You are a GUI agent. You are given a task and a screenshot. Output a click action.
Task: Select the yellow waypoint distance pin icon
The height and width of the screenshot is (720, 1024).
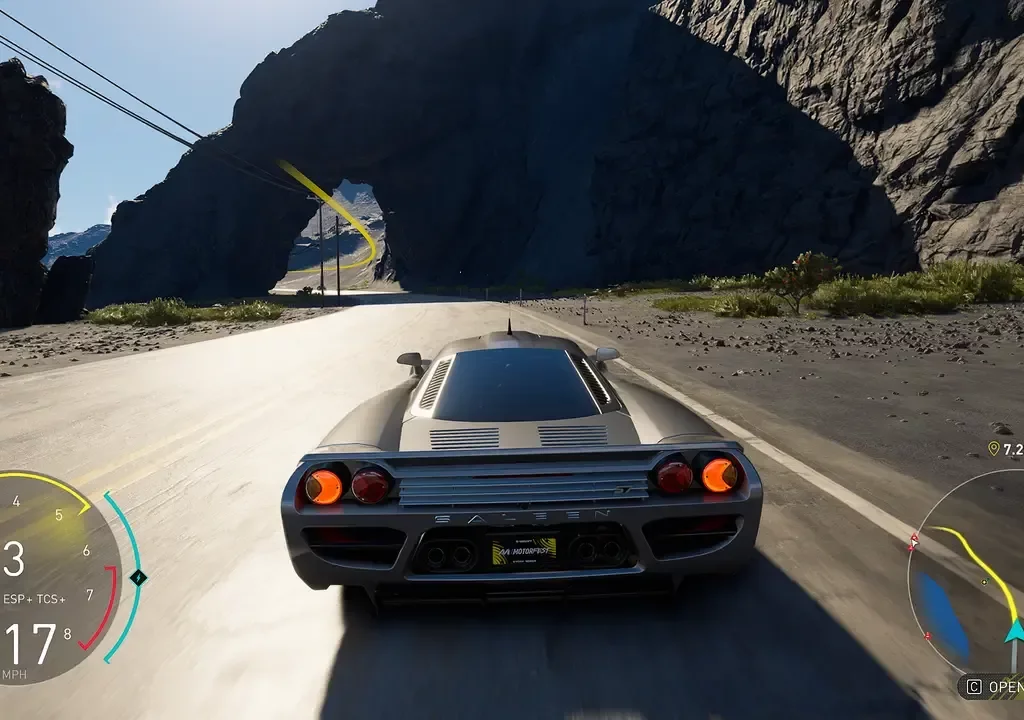click(993, 449)
